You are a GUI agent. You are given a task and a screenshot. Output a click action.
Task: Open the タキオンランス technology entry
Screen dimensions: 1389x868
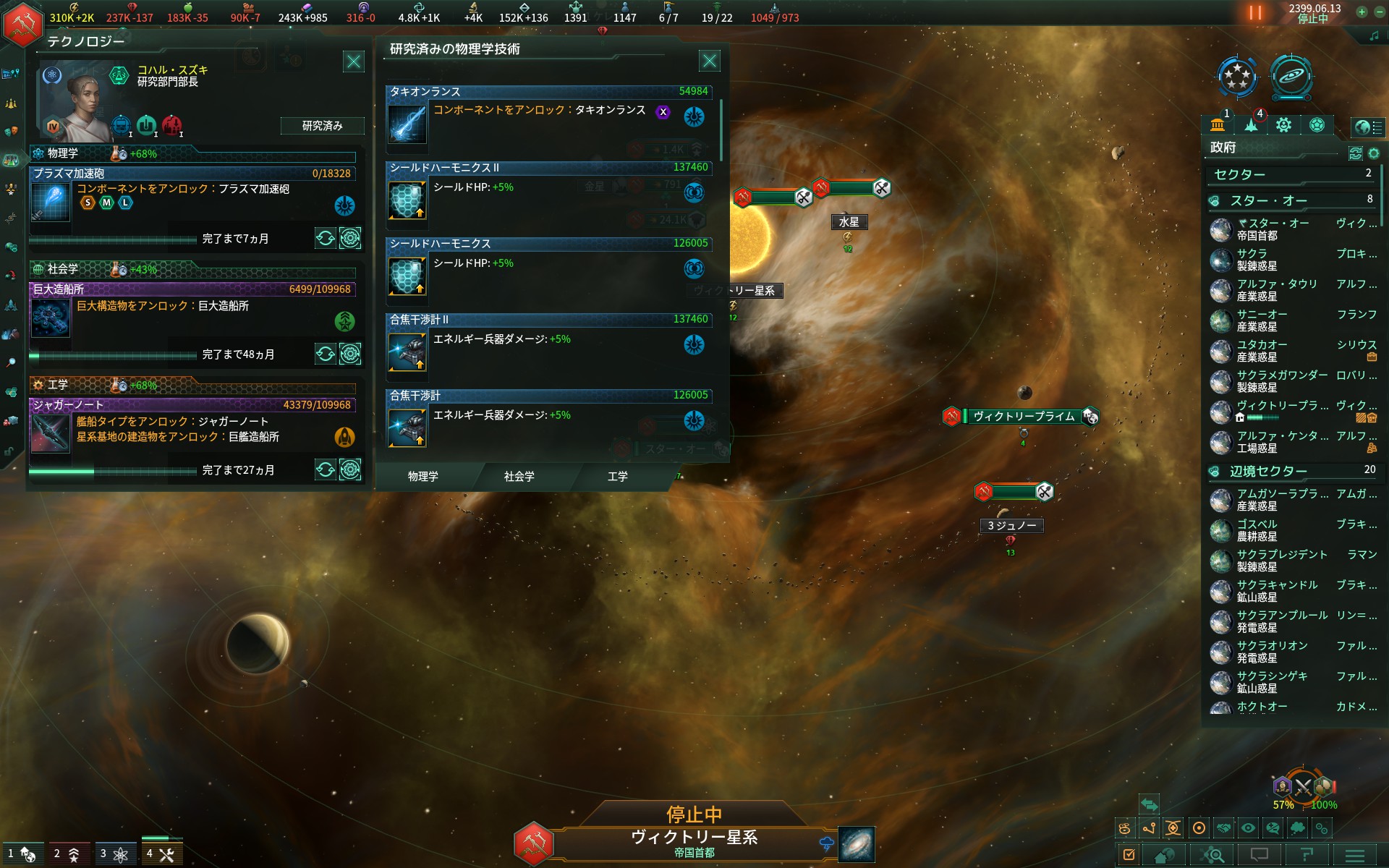548,116
